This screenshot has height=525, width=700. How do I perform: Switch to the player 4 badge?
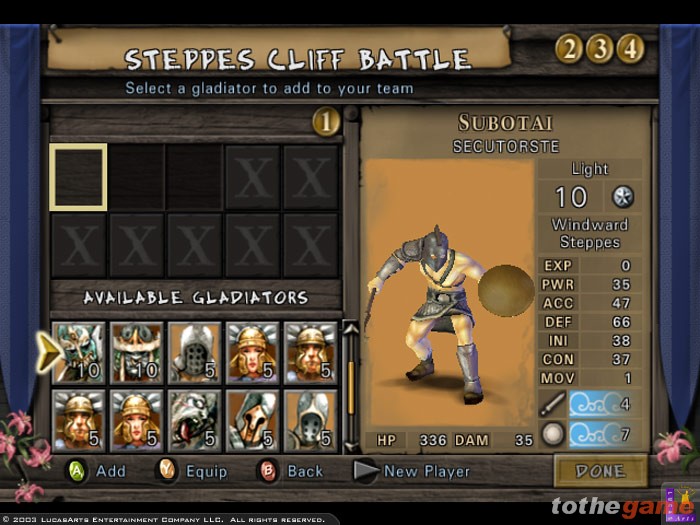coord(629,48)
